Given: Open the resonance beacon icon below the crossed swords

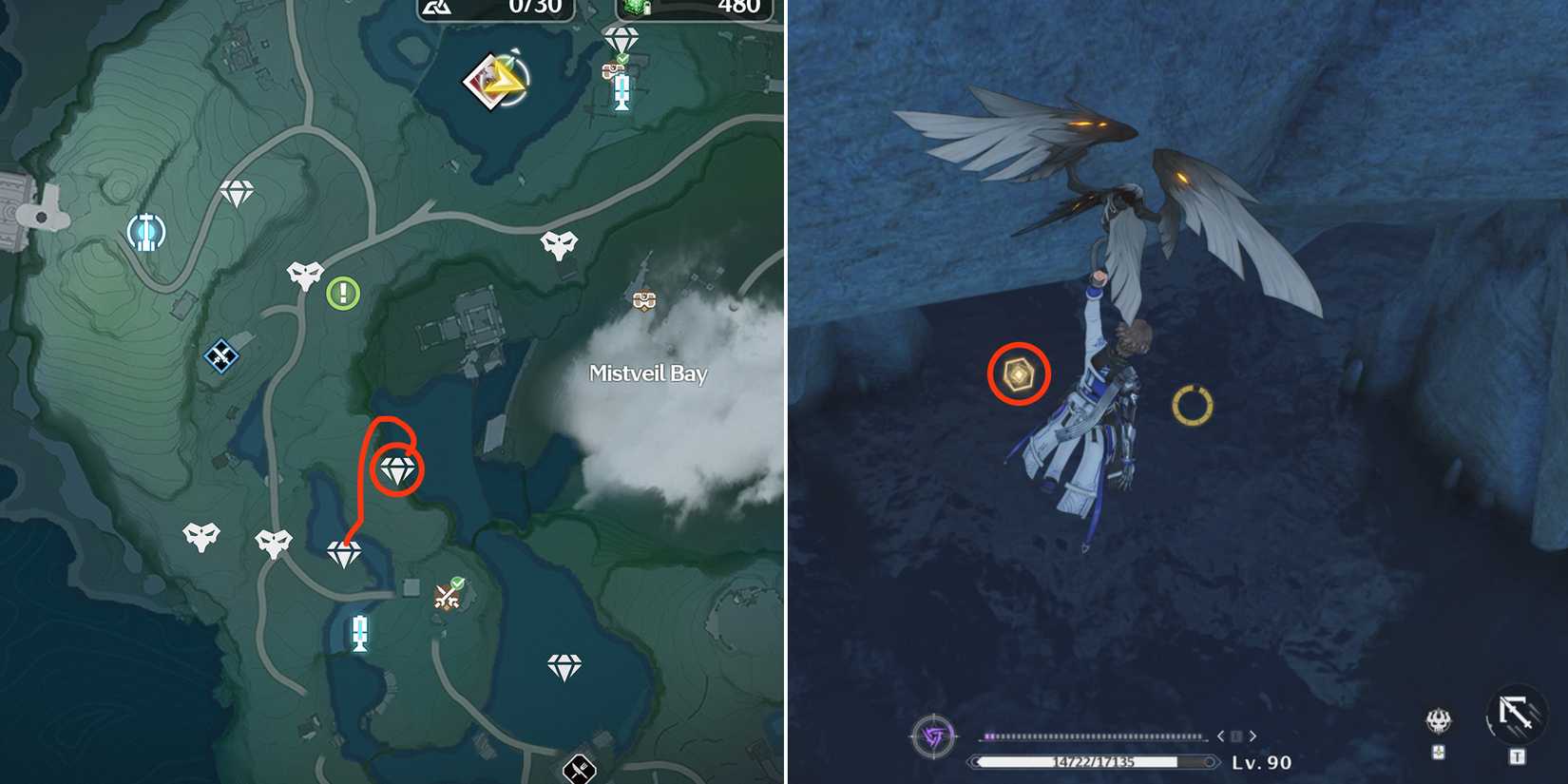Looking at the screenshot, I should coord(361,634).
